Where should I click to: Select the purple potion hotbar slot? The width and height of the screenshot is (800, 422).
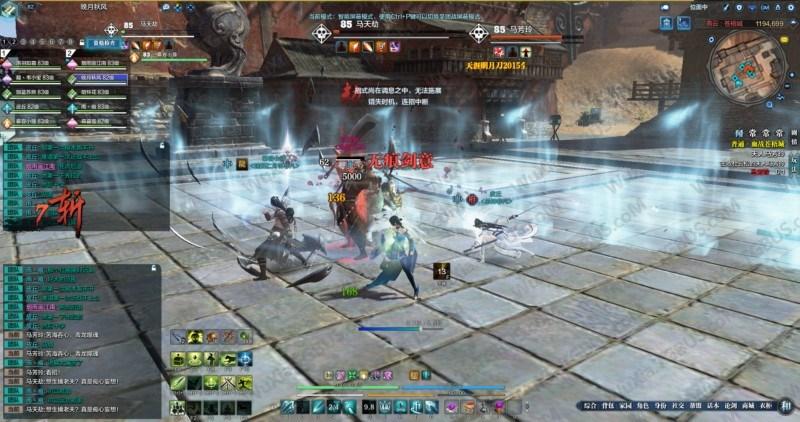point(451,406)
